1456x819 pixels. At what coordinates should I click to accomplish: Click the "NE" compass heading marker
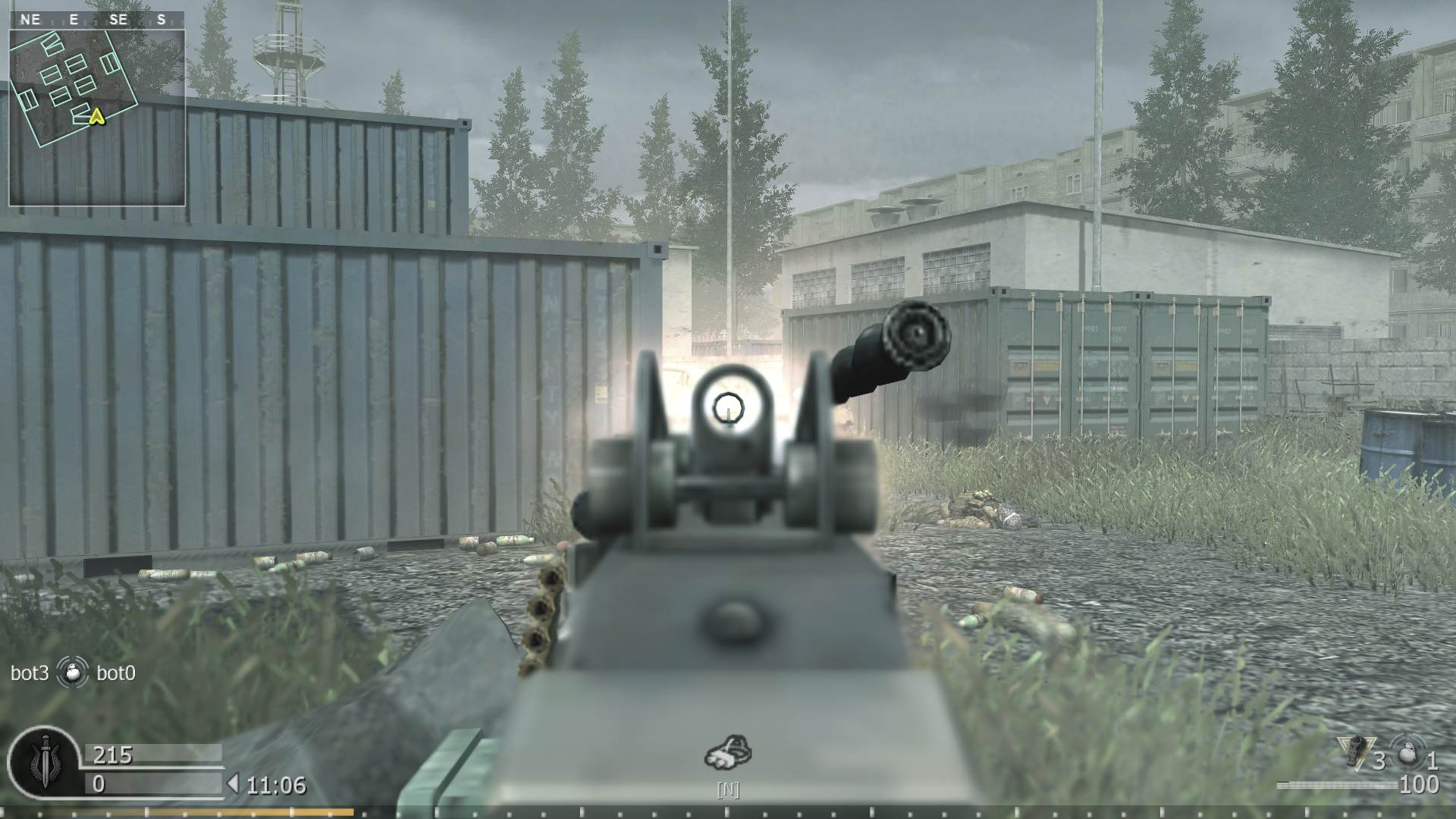pyautogui.click(x=32, y=20)
